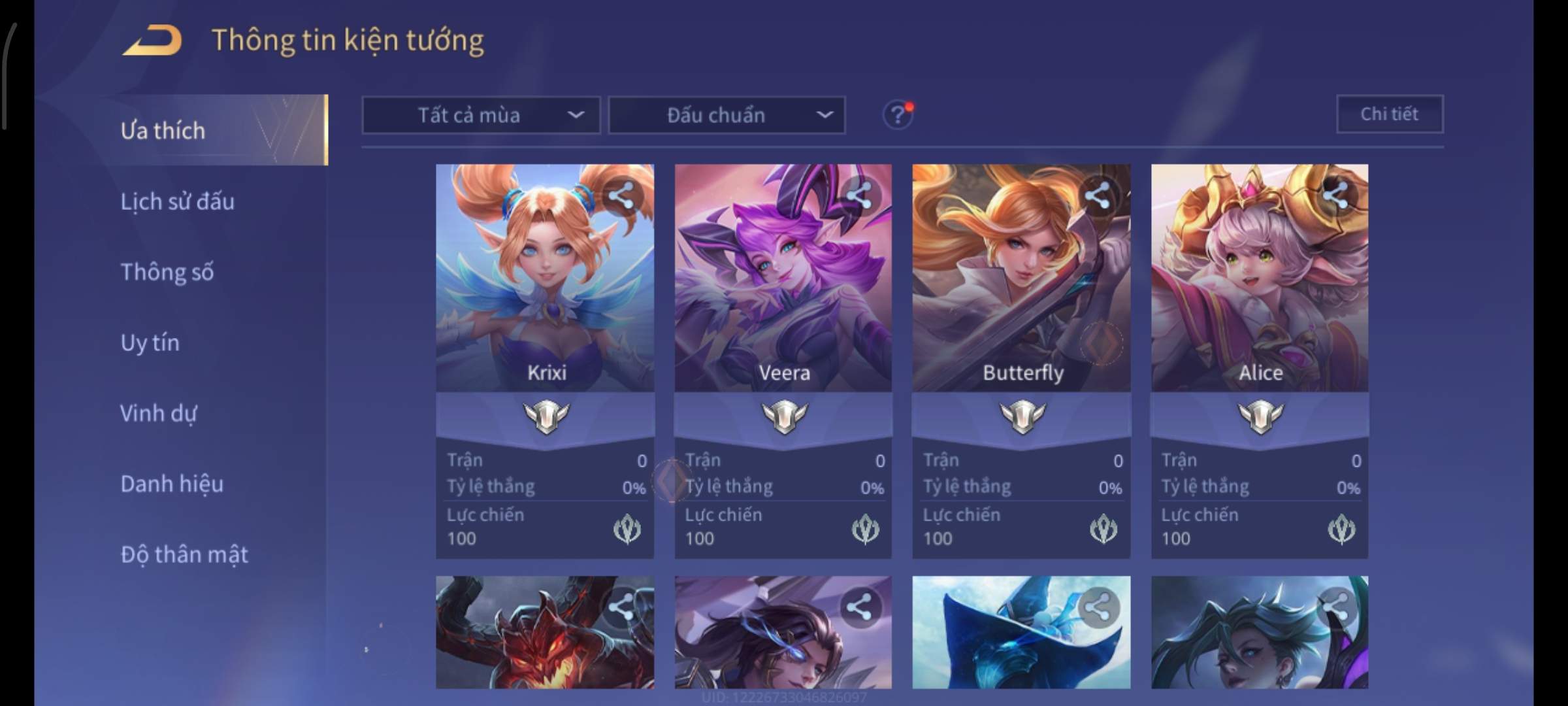This screenshot has height=706, width=1568.
Task: Show the Thông số tab
Action: click(167, 272)
